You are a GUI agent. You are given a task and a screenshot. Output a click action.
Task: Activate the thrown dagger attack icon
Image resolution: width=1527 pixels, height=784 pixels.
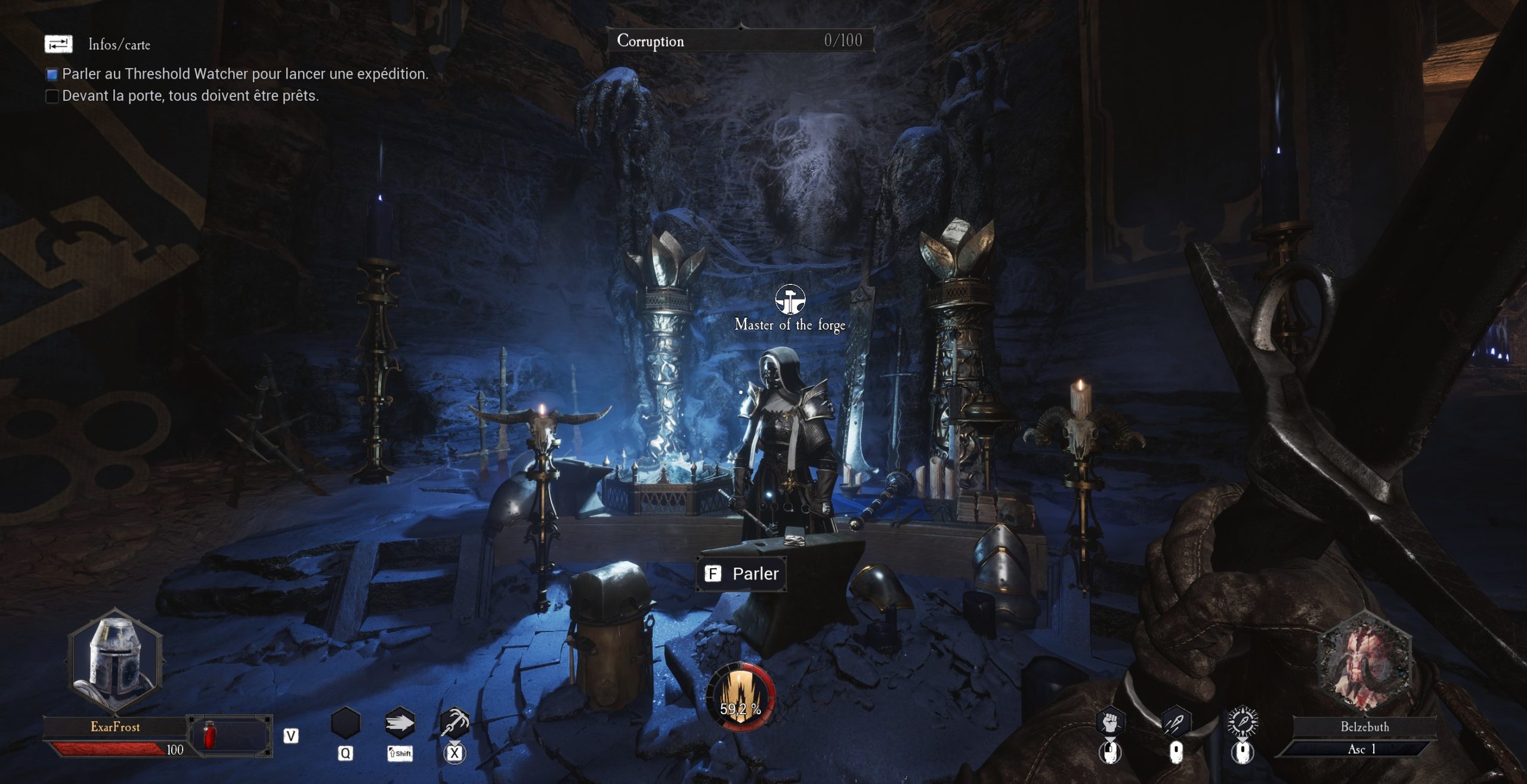tap(1176, 723)
